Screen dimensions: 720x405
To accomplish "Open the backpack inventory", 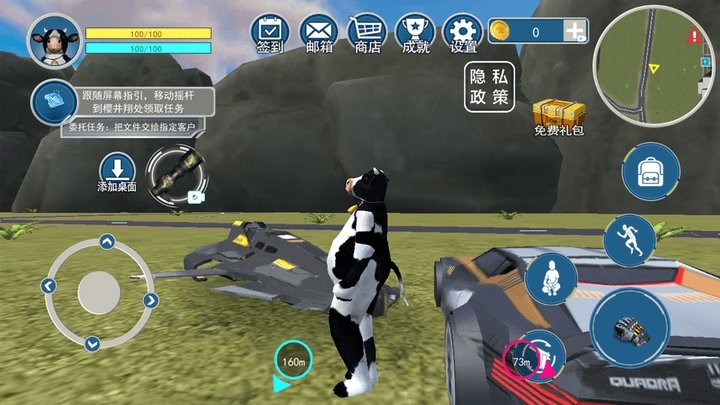I will [x=651, y=173].
